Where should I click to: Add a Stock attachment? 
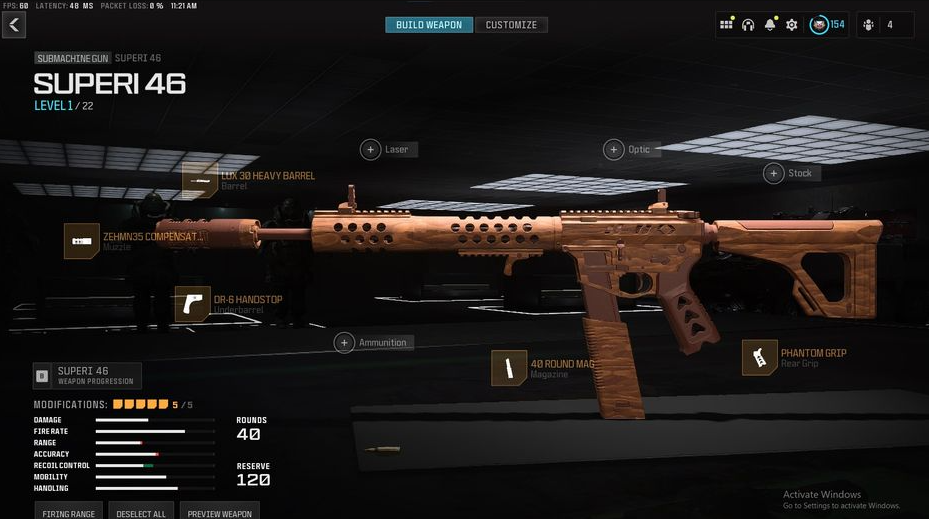point(774,173)
